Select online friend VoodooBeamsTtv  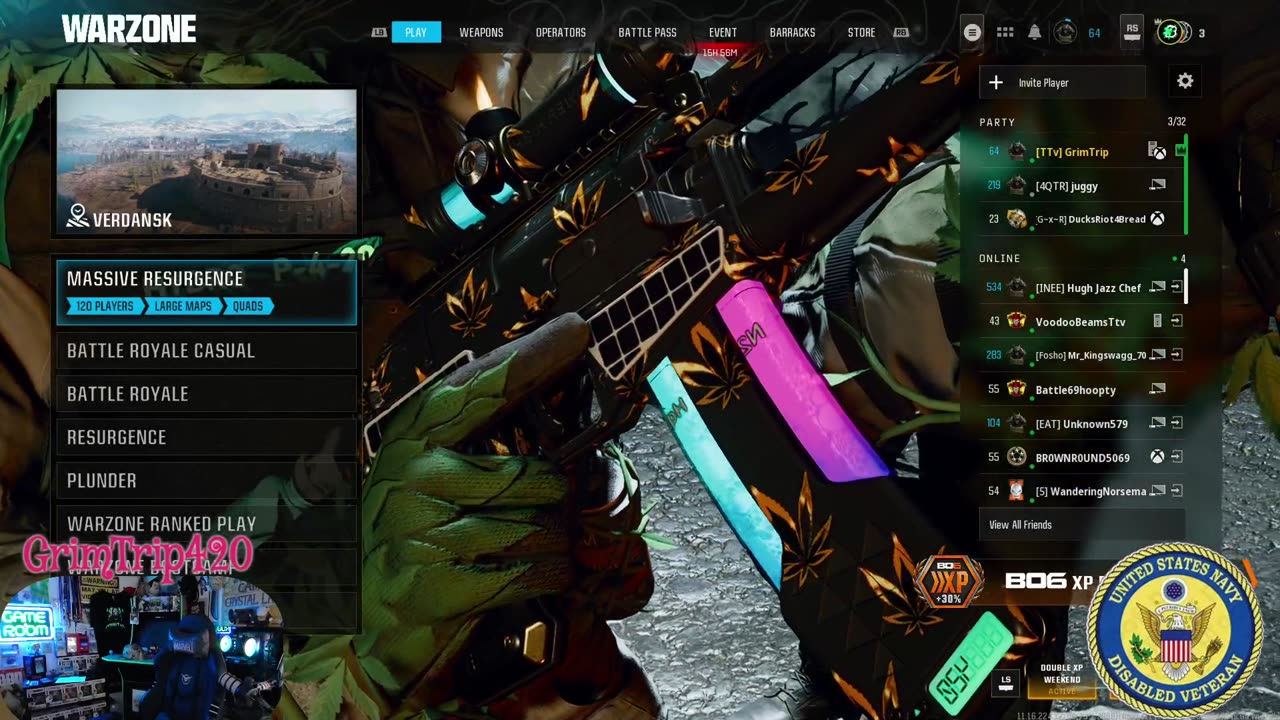(1080, 322)
